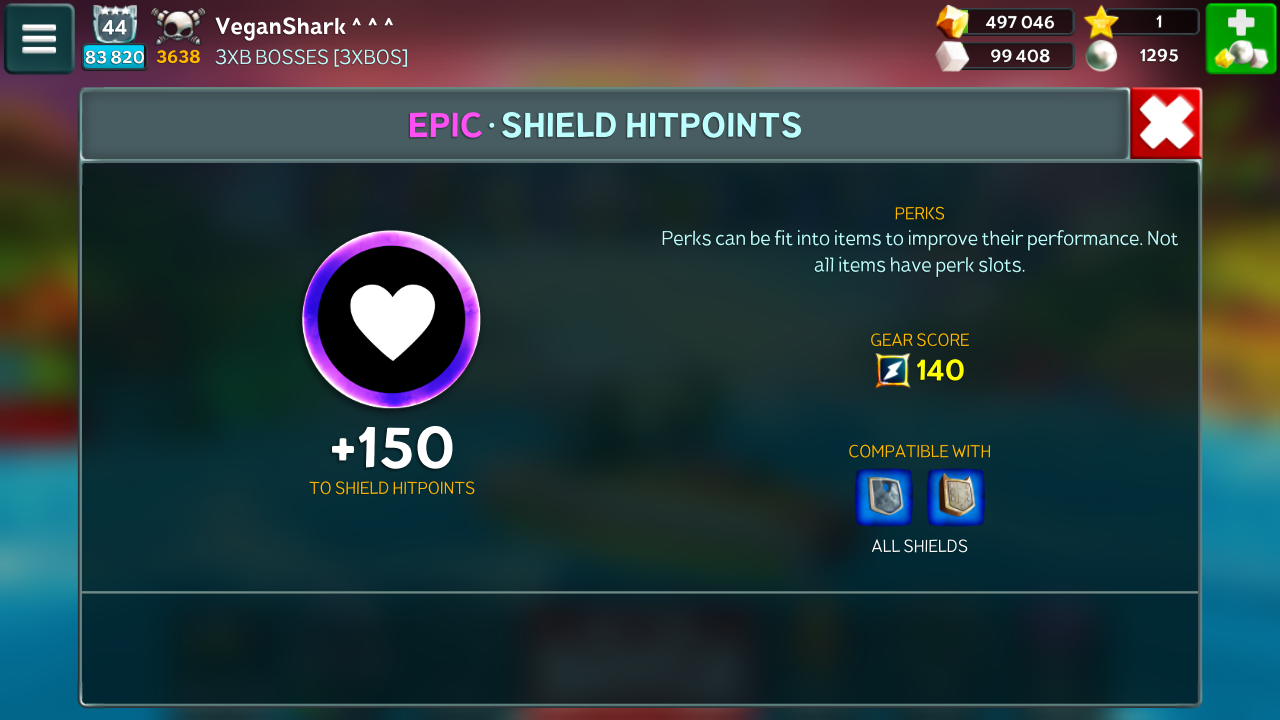Open the green add-currency shop button
This screenshot has width=1280, height=720.
click(x=1241, y=39)
